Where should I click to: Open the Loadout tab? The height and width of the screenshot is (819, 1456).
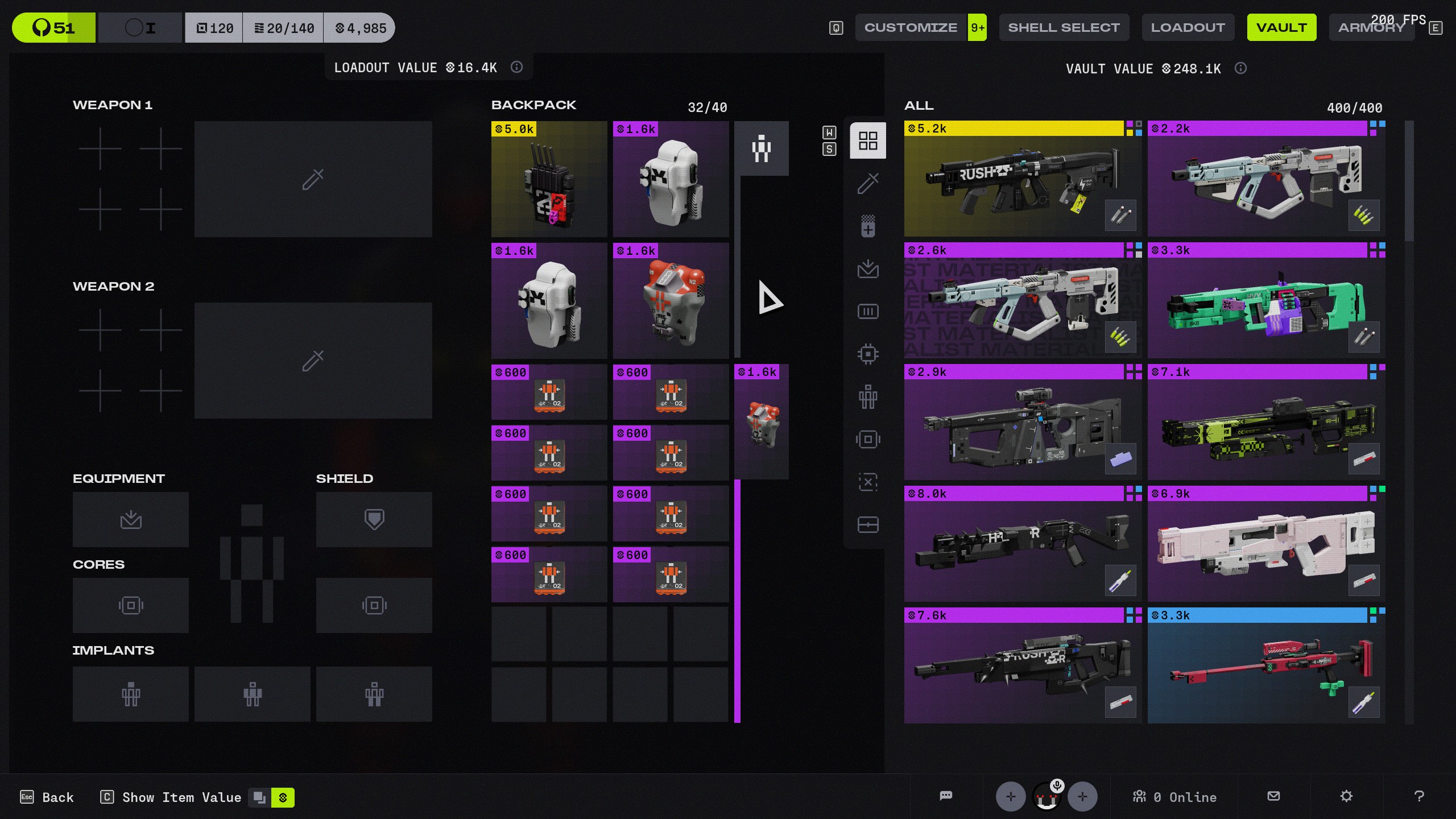pyautogui.click(x=1188, y=27)
